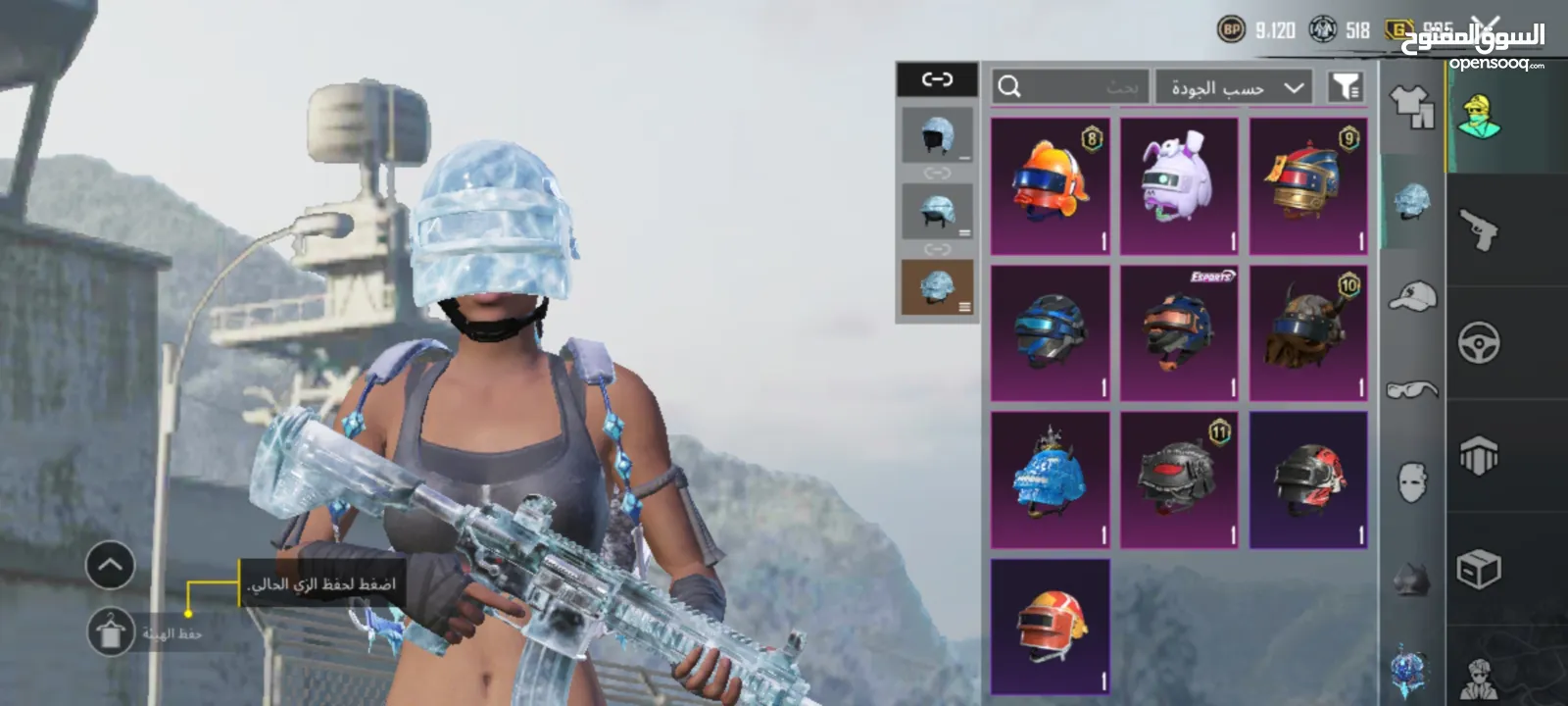Equip the orange helmet in the bottom row
The height and width of the screenshot is (706, 1568).
[x=1050, y=626]
